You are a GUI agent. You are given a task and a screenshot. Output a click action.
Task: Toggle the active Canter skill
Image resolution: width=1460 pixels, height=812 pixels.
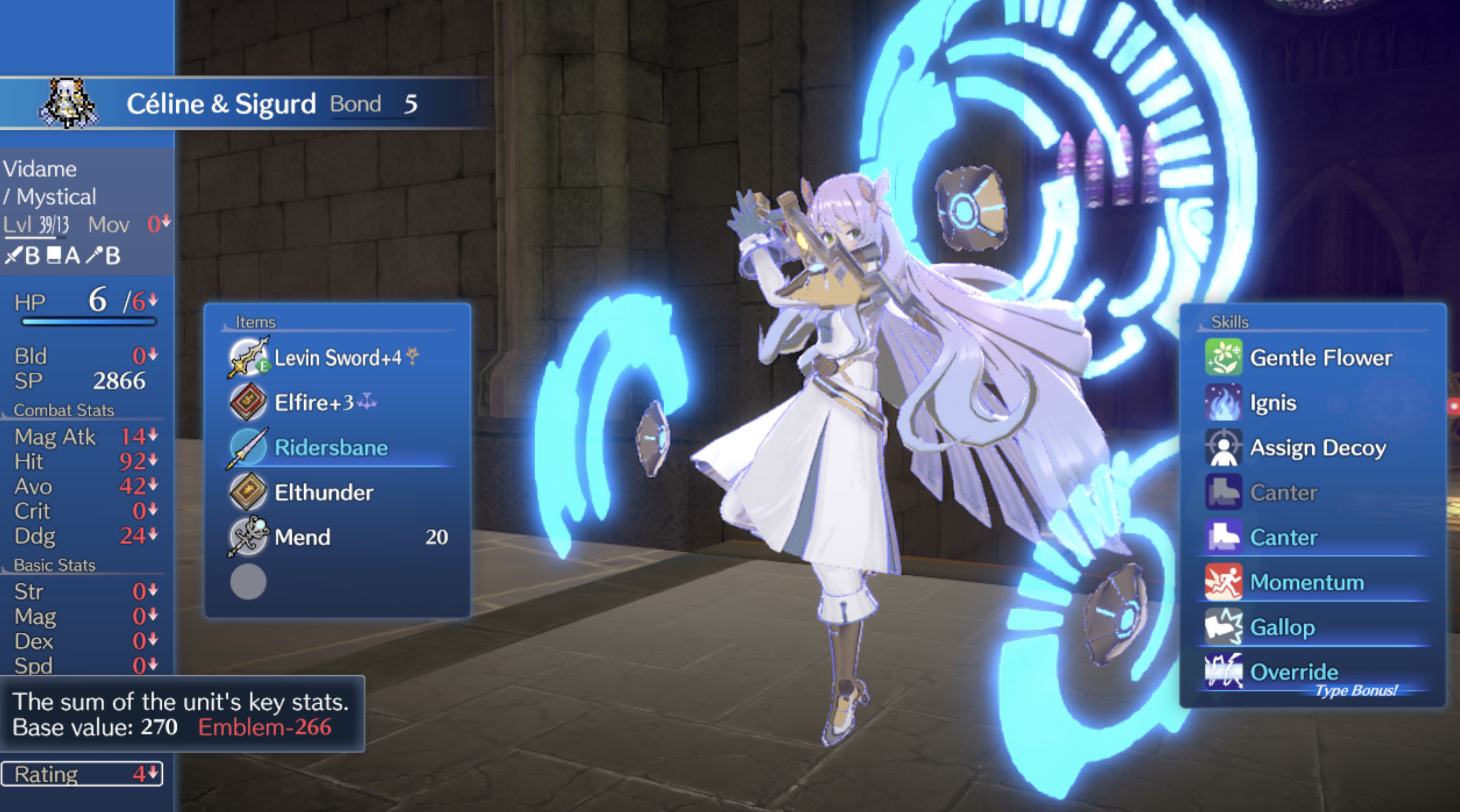pyautogui.click(x=1225, y=537)
